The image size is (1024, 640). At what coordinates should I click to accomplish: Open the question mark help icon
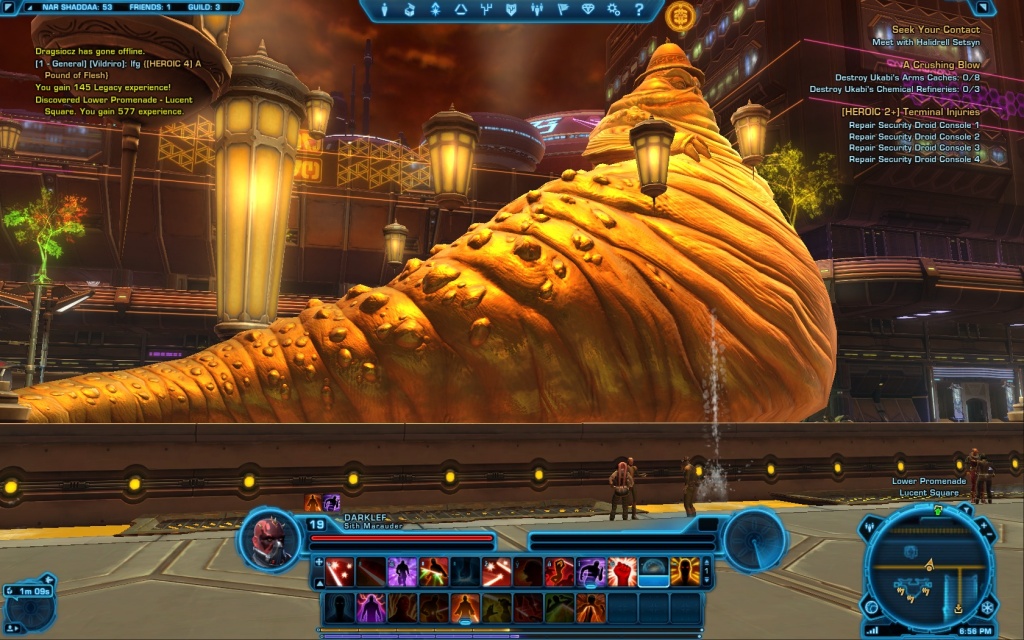[639, 10]
